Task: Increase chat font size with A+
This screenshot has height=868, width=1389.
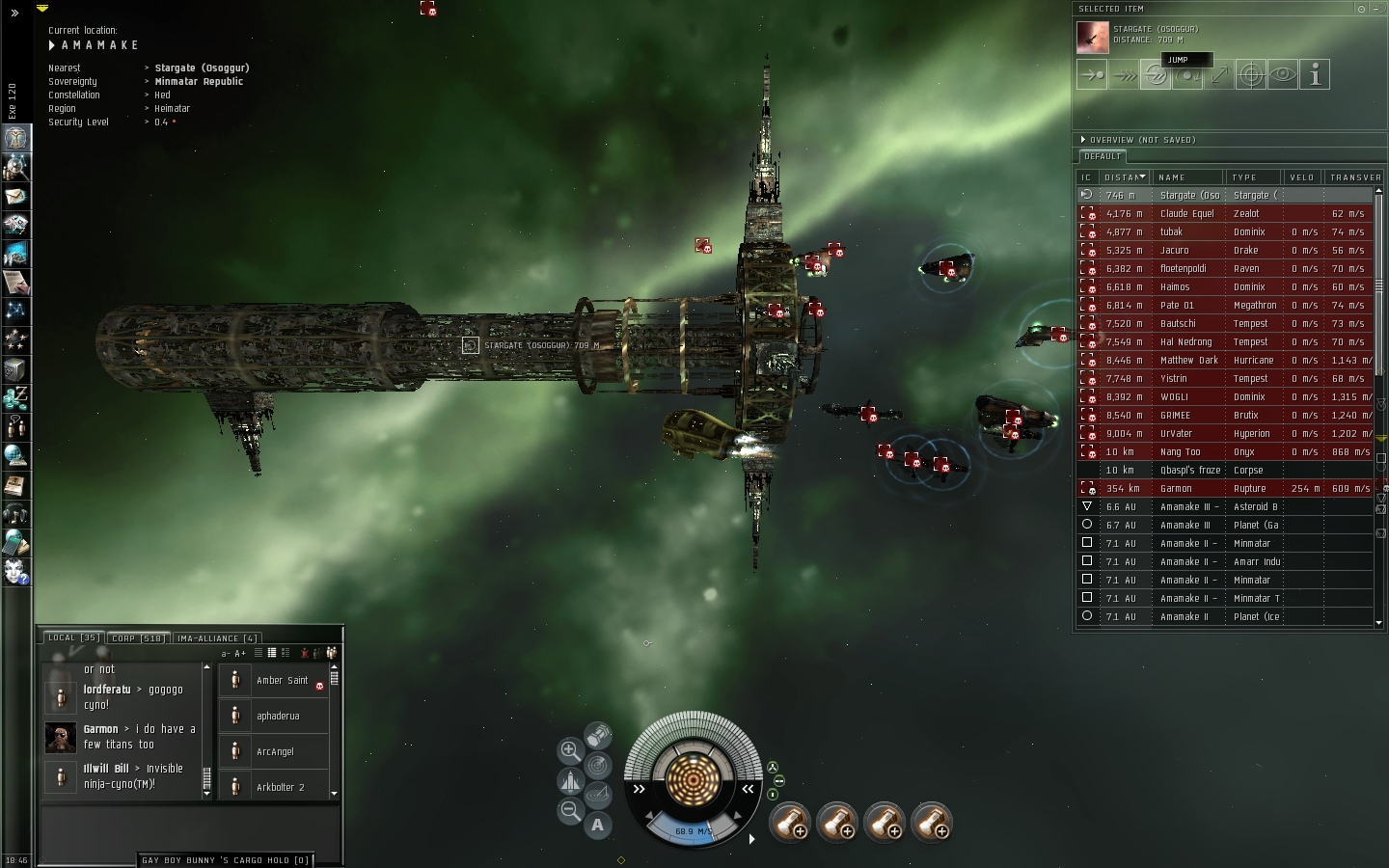Action: coord(240,654)
